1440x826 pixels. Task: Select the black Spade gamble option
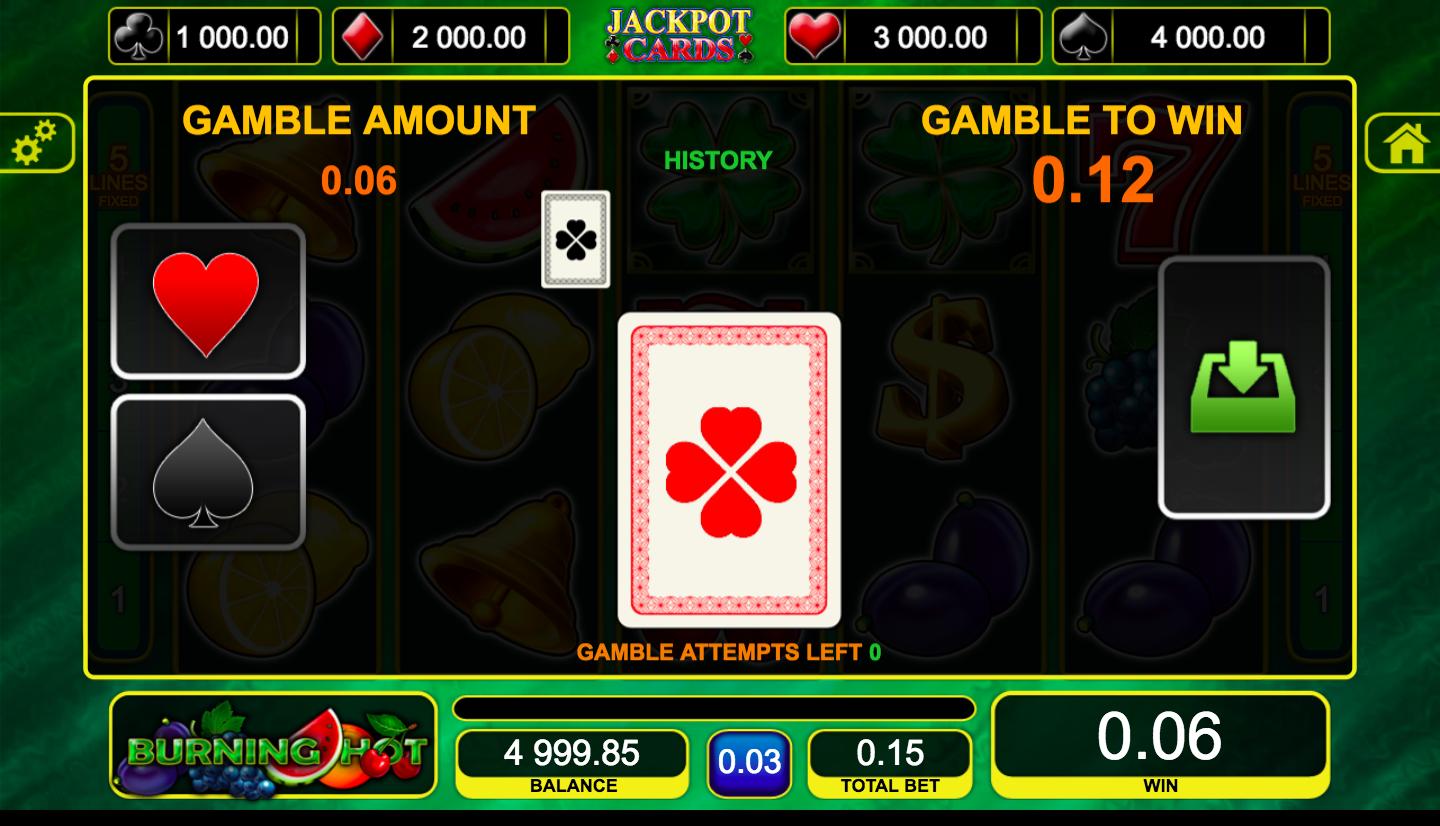[207, 470]
